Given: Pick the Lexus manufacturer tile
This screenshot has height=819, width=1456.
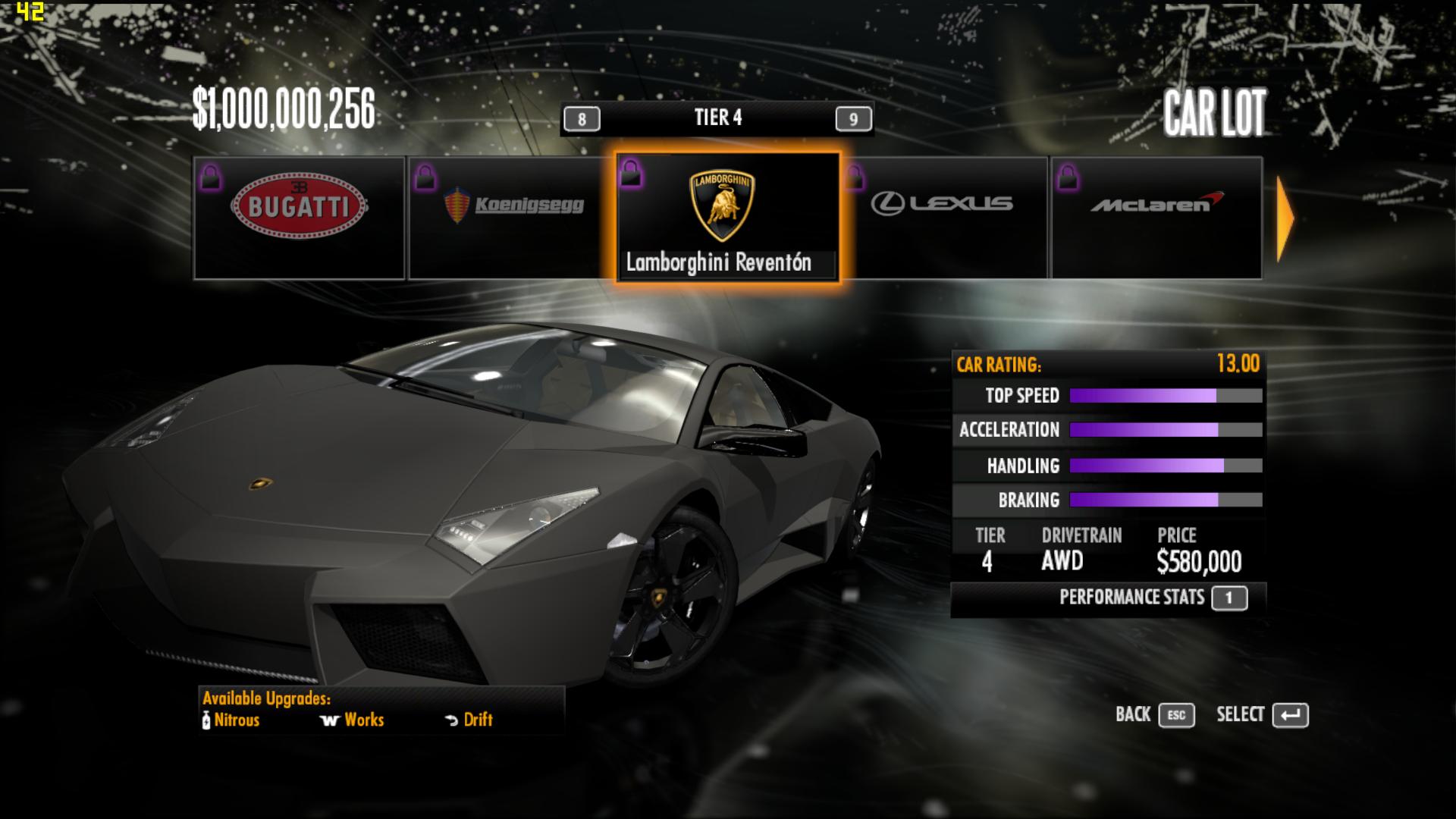Looking at the screenshot, I should coord(944,218).
